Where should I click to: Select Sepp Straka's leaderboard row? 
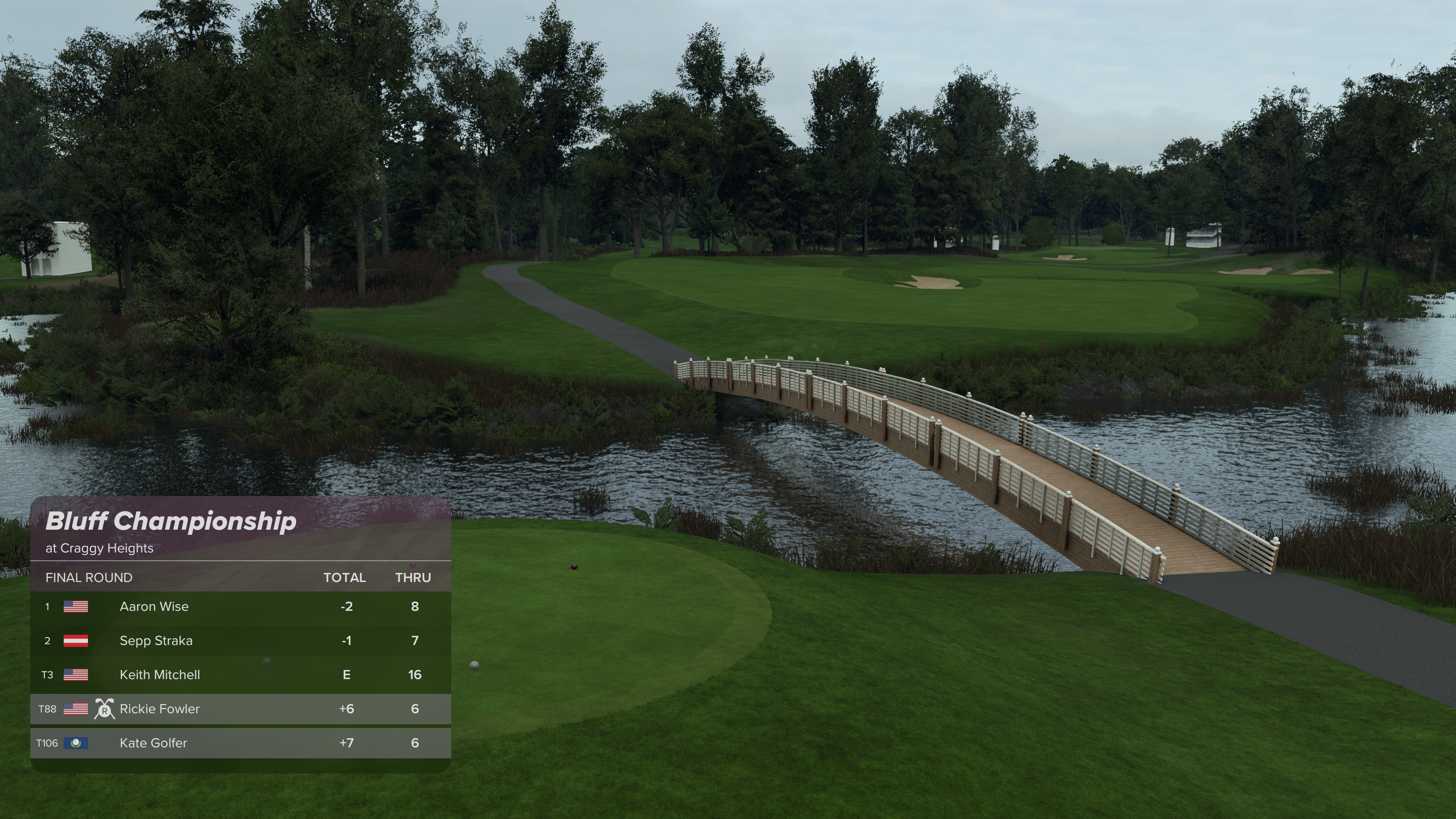240,640
